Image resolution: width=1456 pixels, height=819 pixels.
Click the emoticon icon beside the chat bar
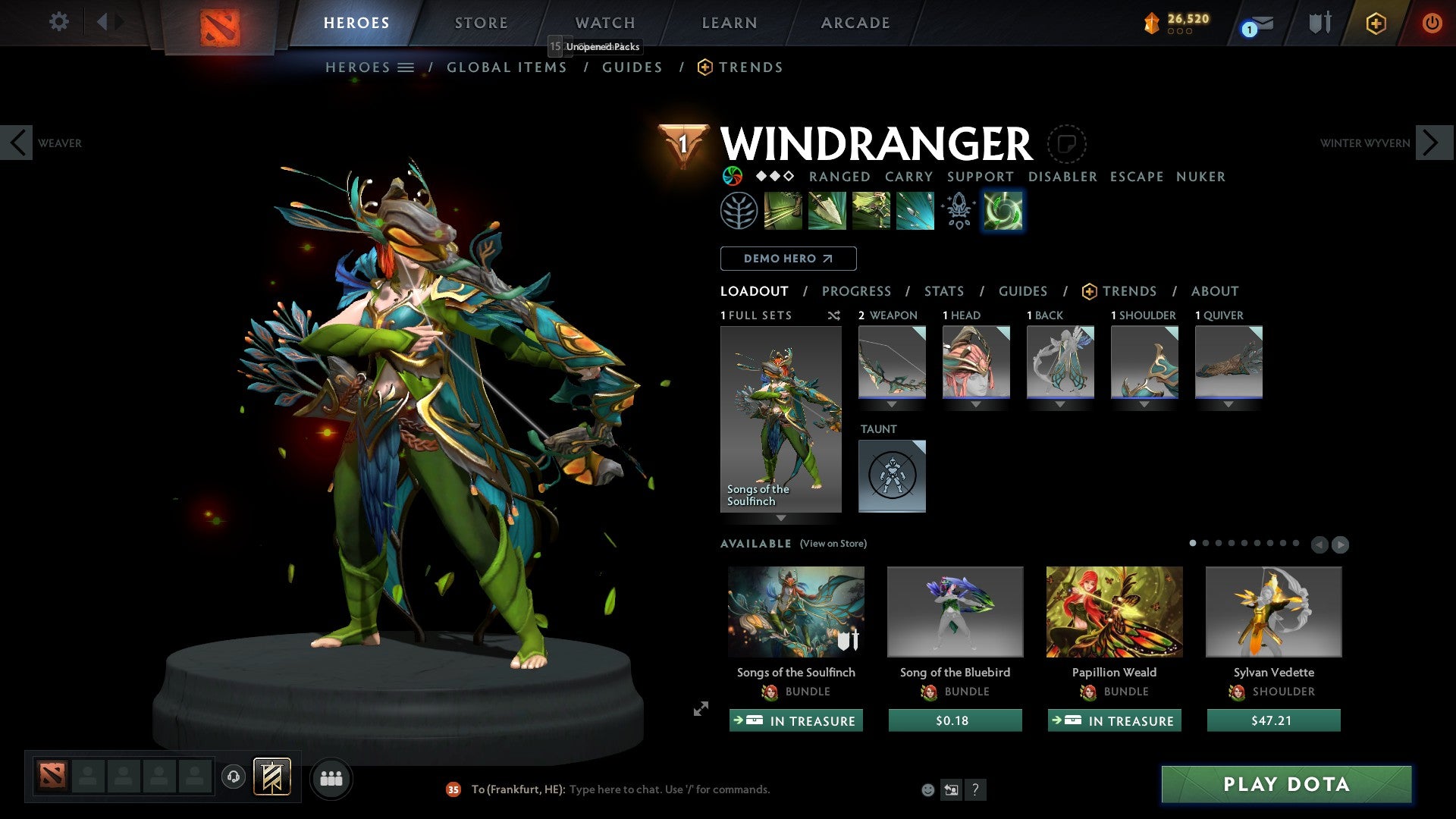[x=927, y=789]
